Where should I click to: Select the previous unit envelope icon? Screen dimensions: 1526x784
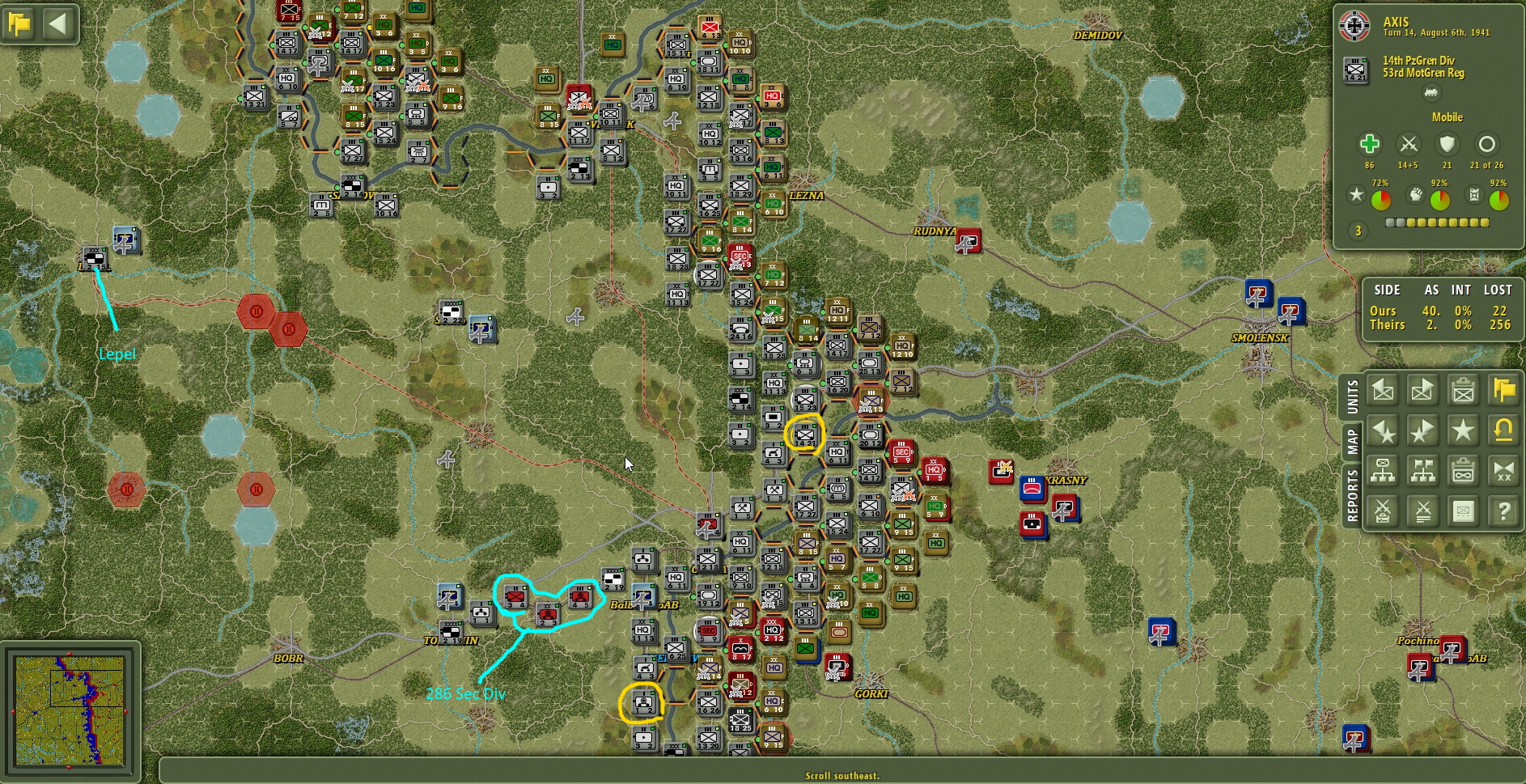click(1382, 390)
